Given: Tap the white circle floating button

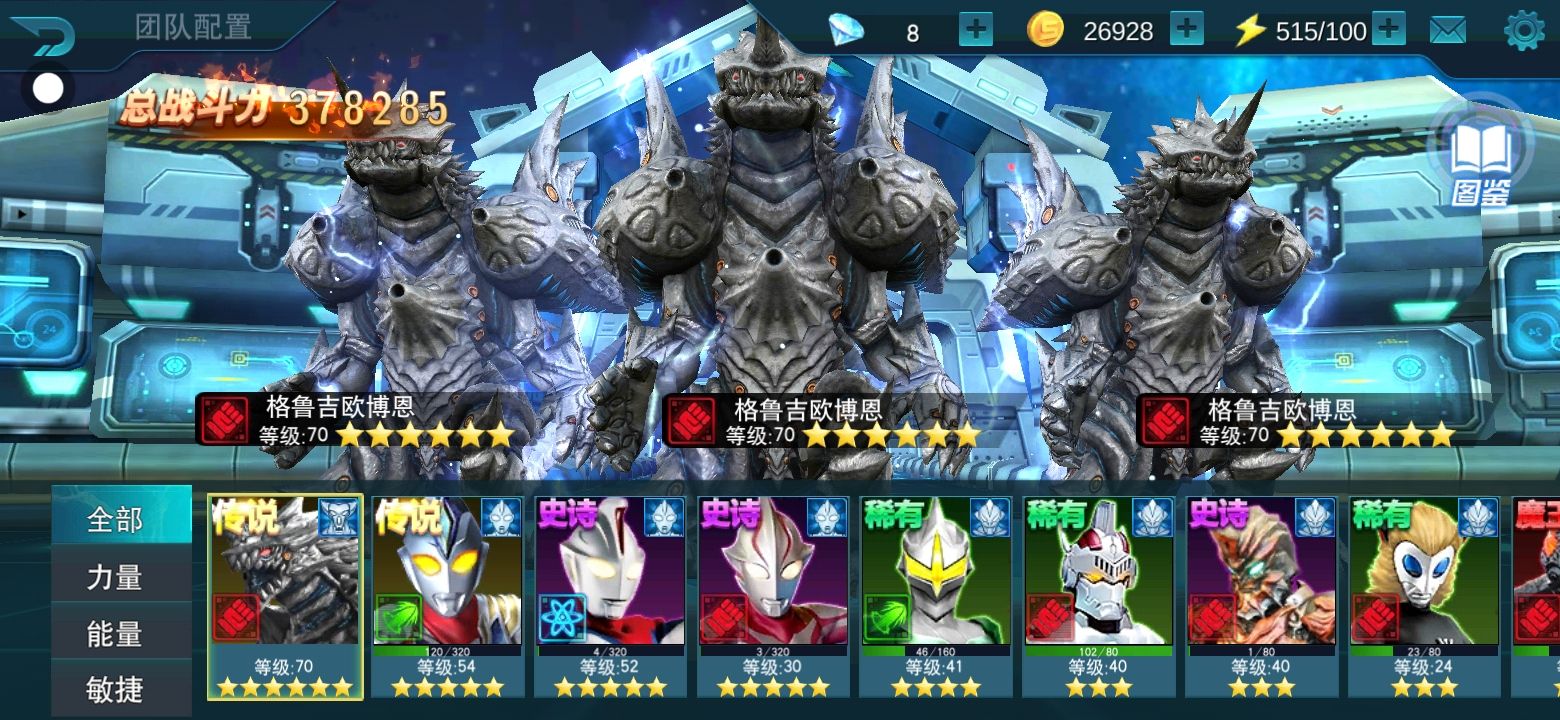Looking at the screenshot, I should pyautogui.click(x=47, y=89).
